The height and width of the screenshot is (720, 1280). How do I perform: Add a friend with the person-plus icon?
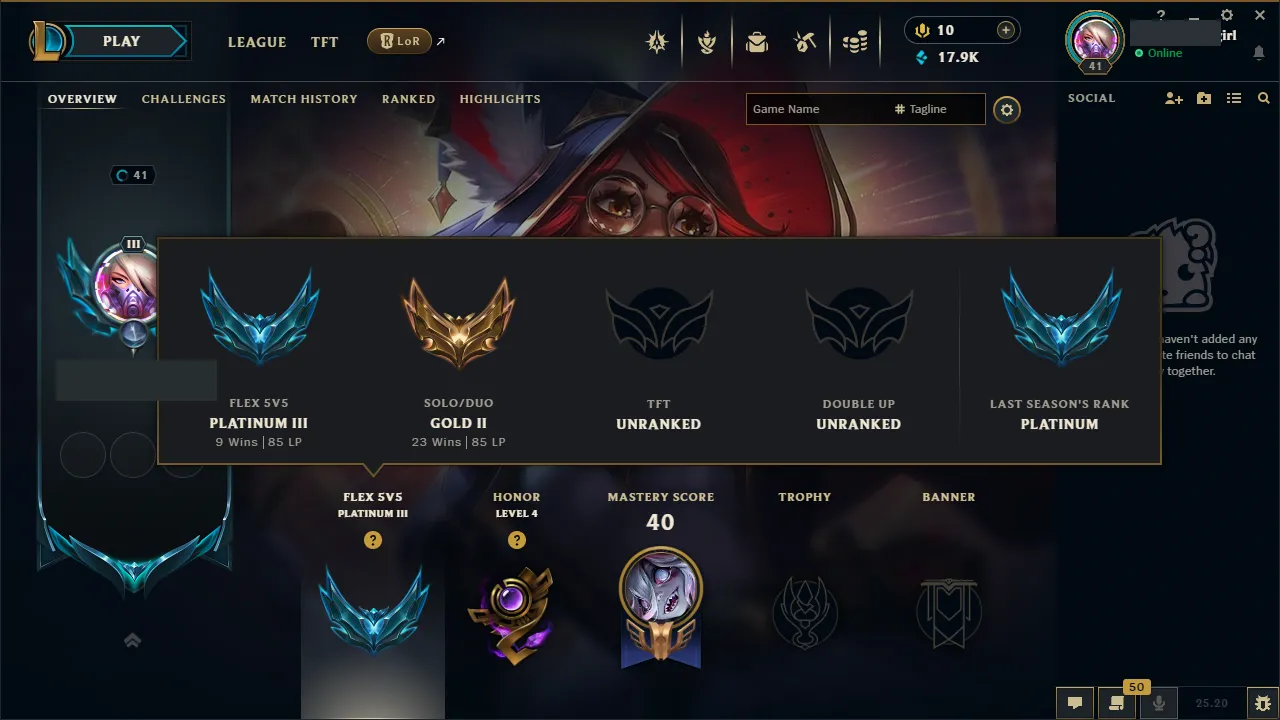[x=1172, y=98]
